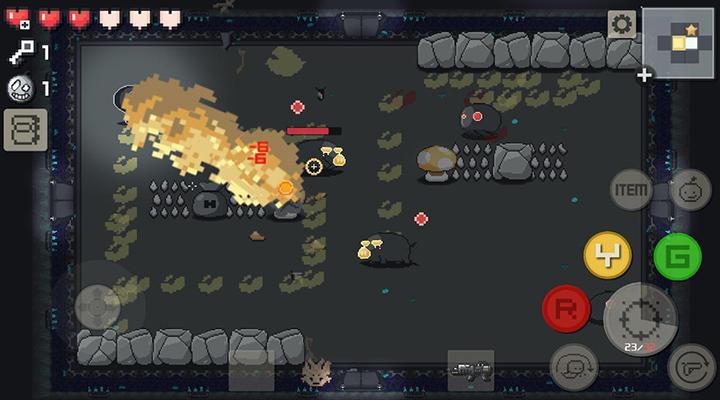Viewport: 720px width, 400px height.
Task: Tap the red R button
Action: (x=566, y=308)
